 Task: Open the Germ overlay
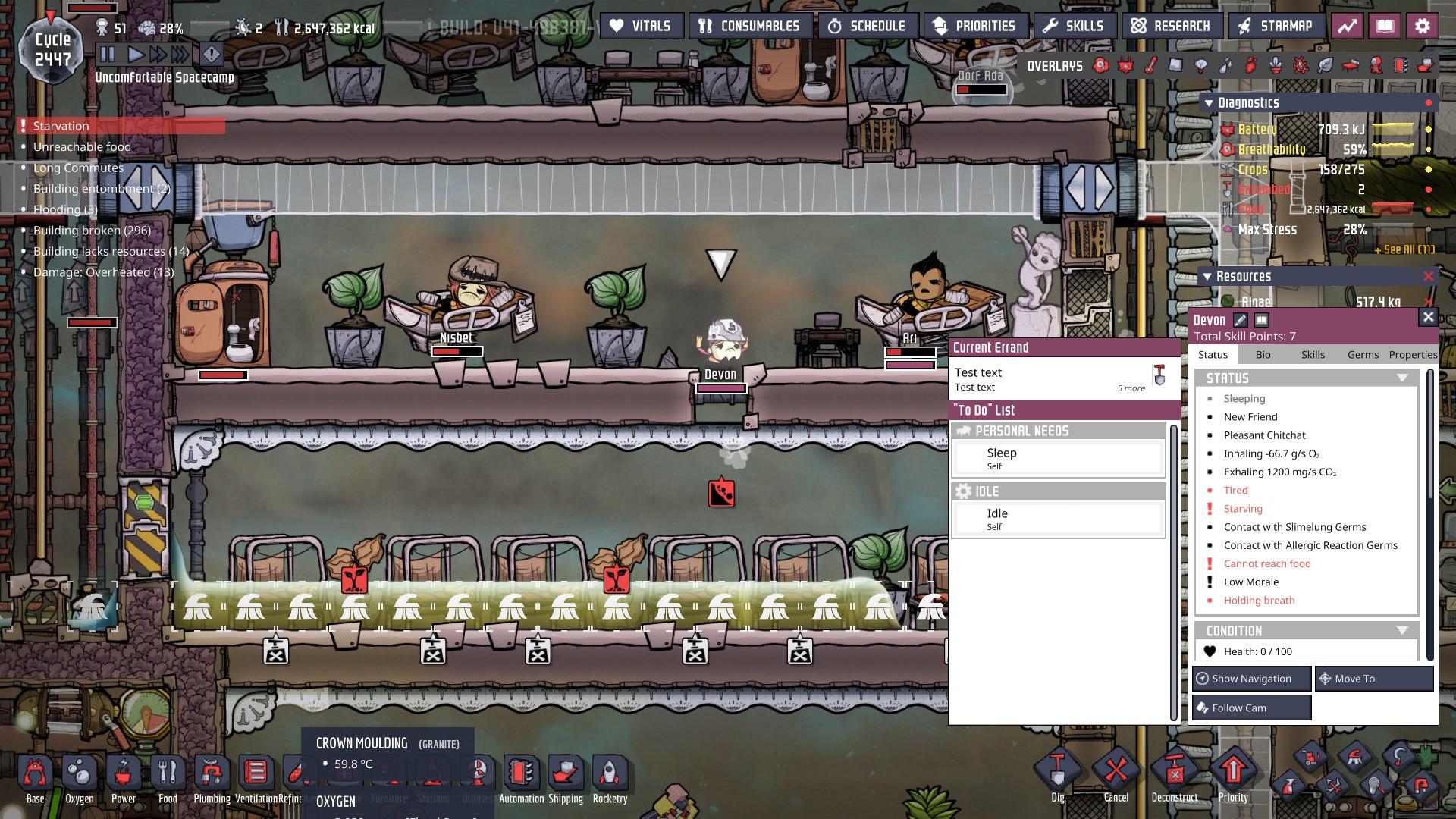pos(1300,66)
